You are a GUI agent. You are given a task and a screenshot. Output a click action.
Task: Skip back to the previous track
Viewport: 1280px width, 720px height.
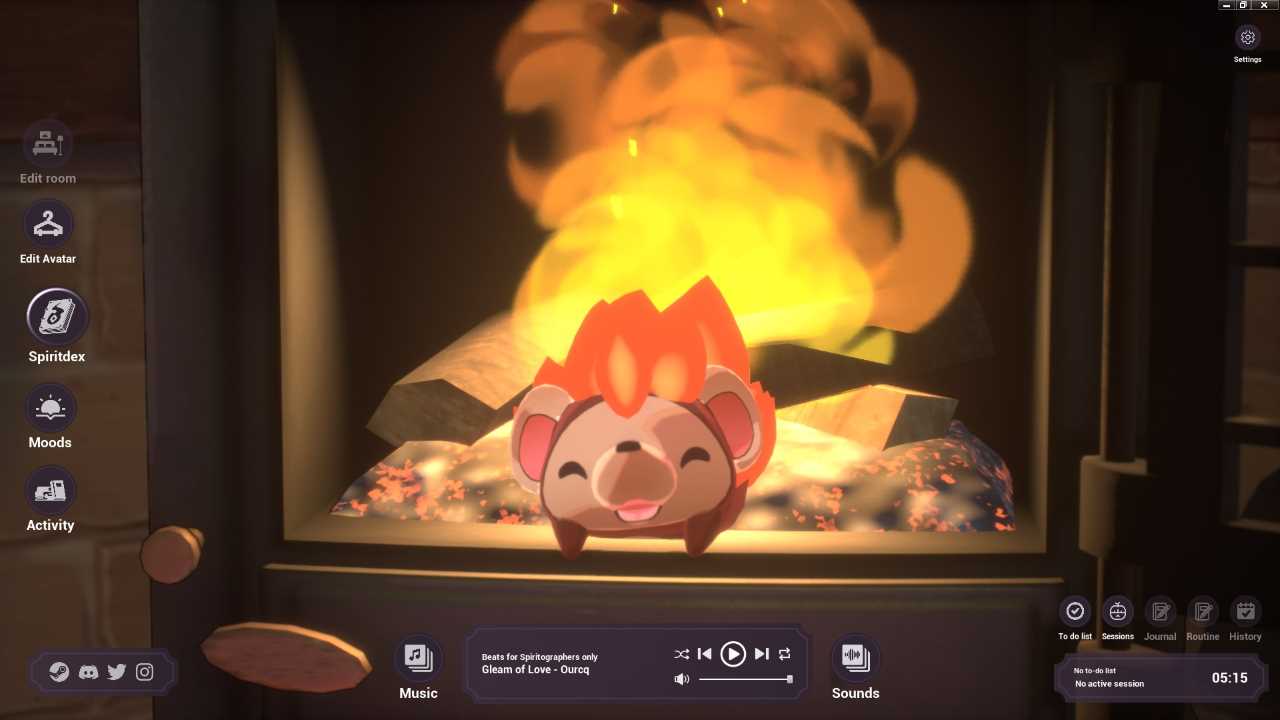pyautogui.click(x=705, y=654)
